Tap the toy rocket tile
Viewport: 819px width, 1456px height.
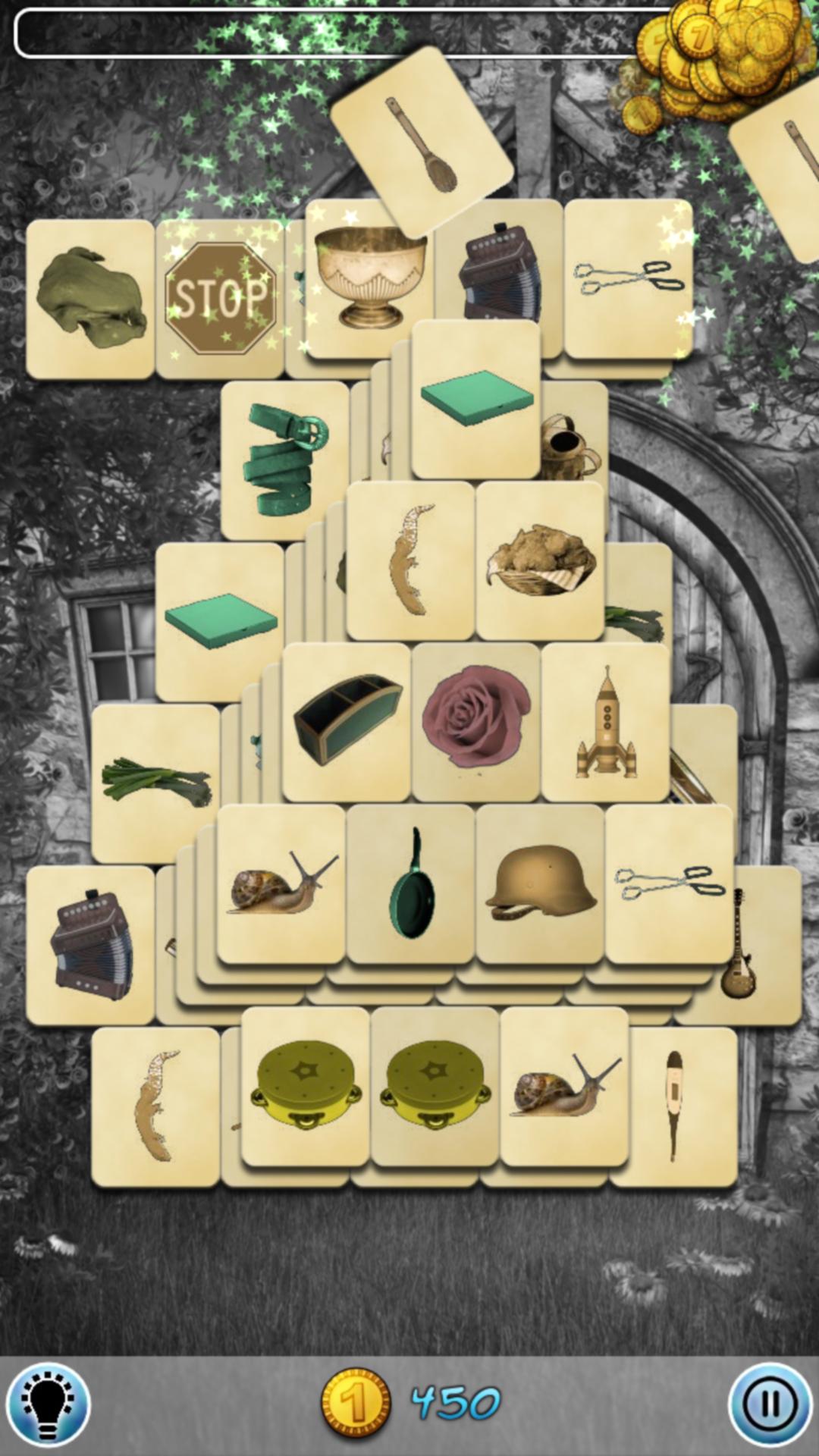pos(605,722)
